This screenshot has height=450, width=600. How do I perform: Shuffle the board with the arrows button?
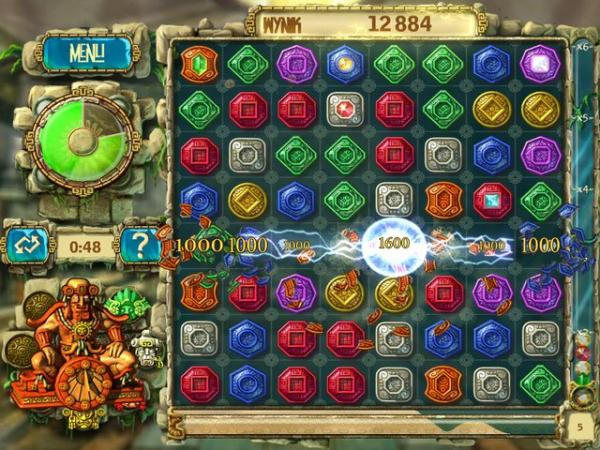[x=28, y=243]
